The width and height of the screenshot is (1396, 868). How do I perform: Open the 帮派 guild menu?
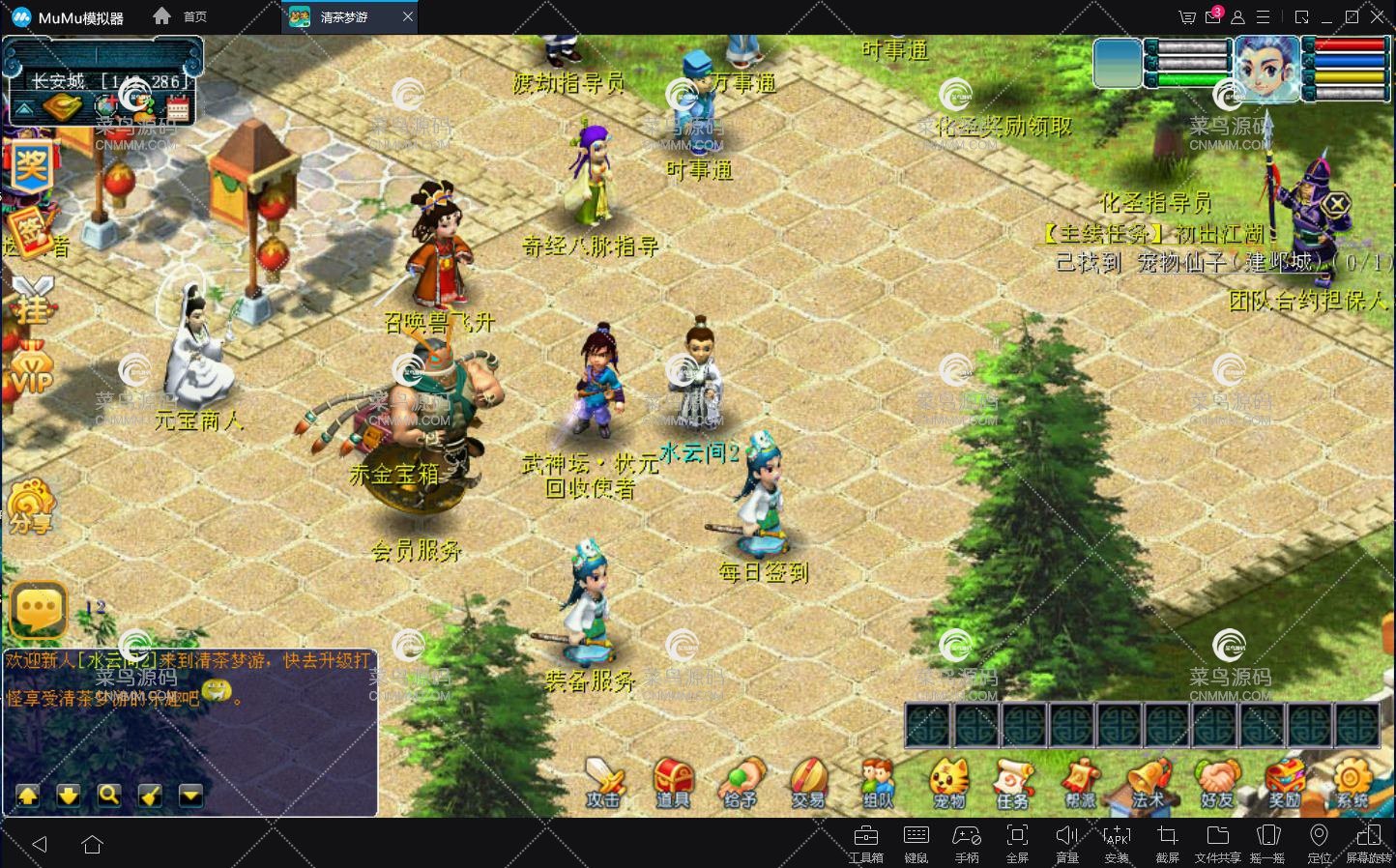(x=1080, y=782)
